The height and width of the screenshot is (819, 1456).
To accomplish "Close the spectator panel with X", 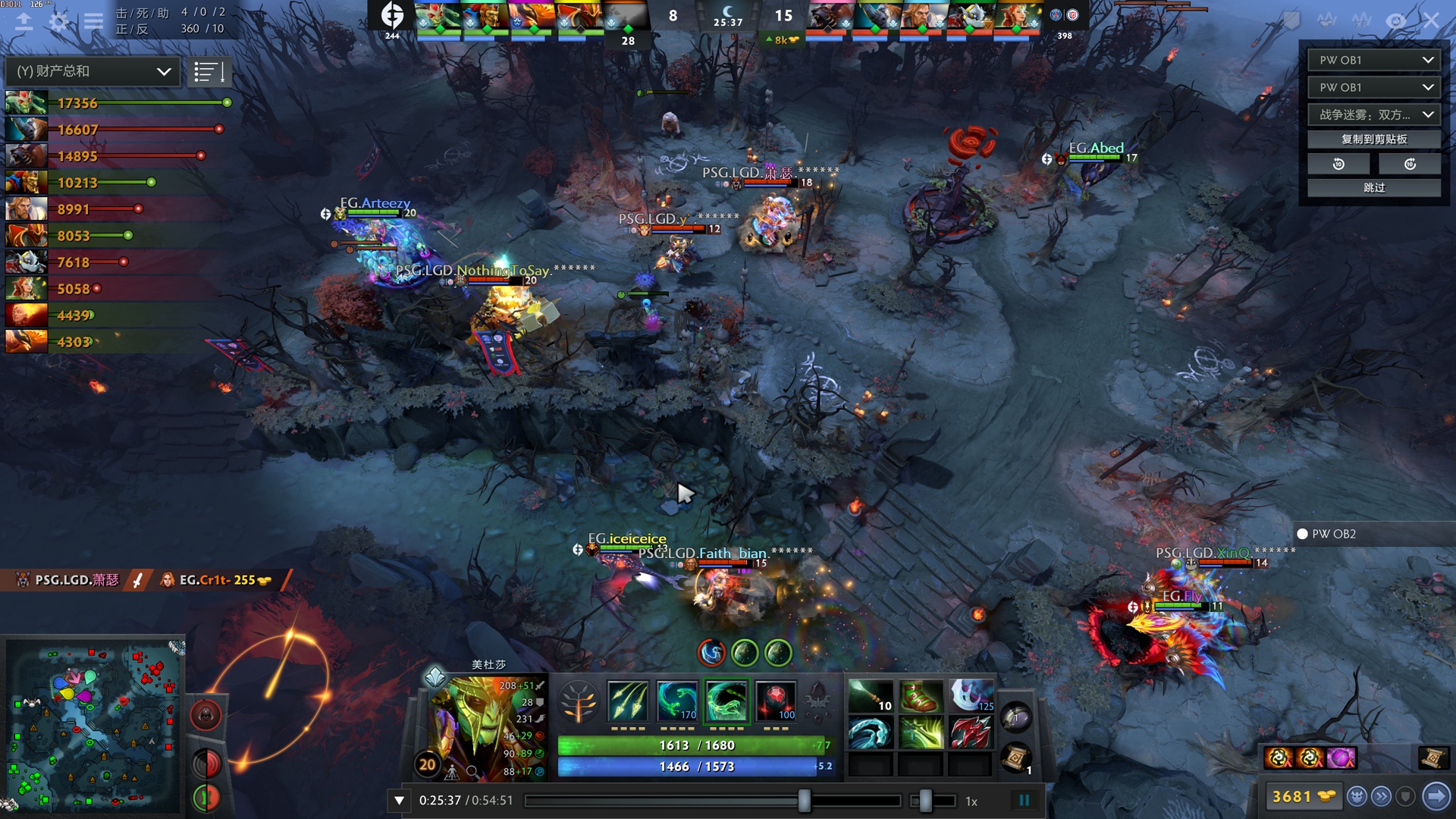I will (x=1431, y=20).
